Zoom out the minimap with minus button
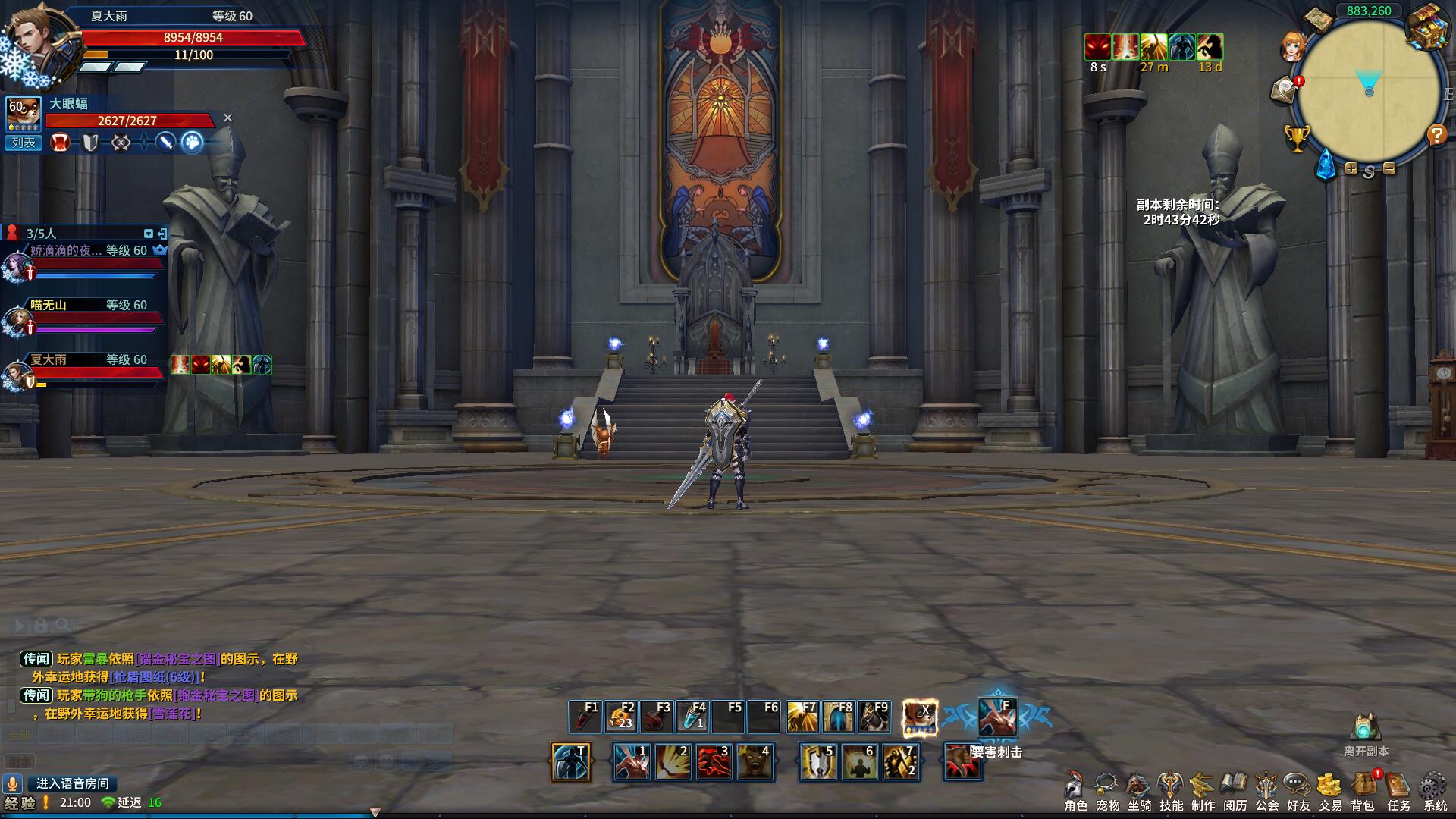Screen dimensions: 1456x819 click(x=1389, y=168)
